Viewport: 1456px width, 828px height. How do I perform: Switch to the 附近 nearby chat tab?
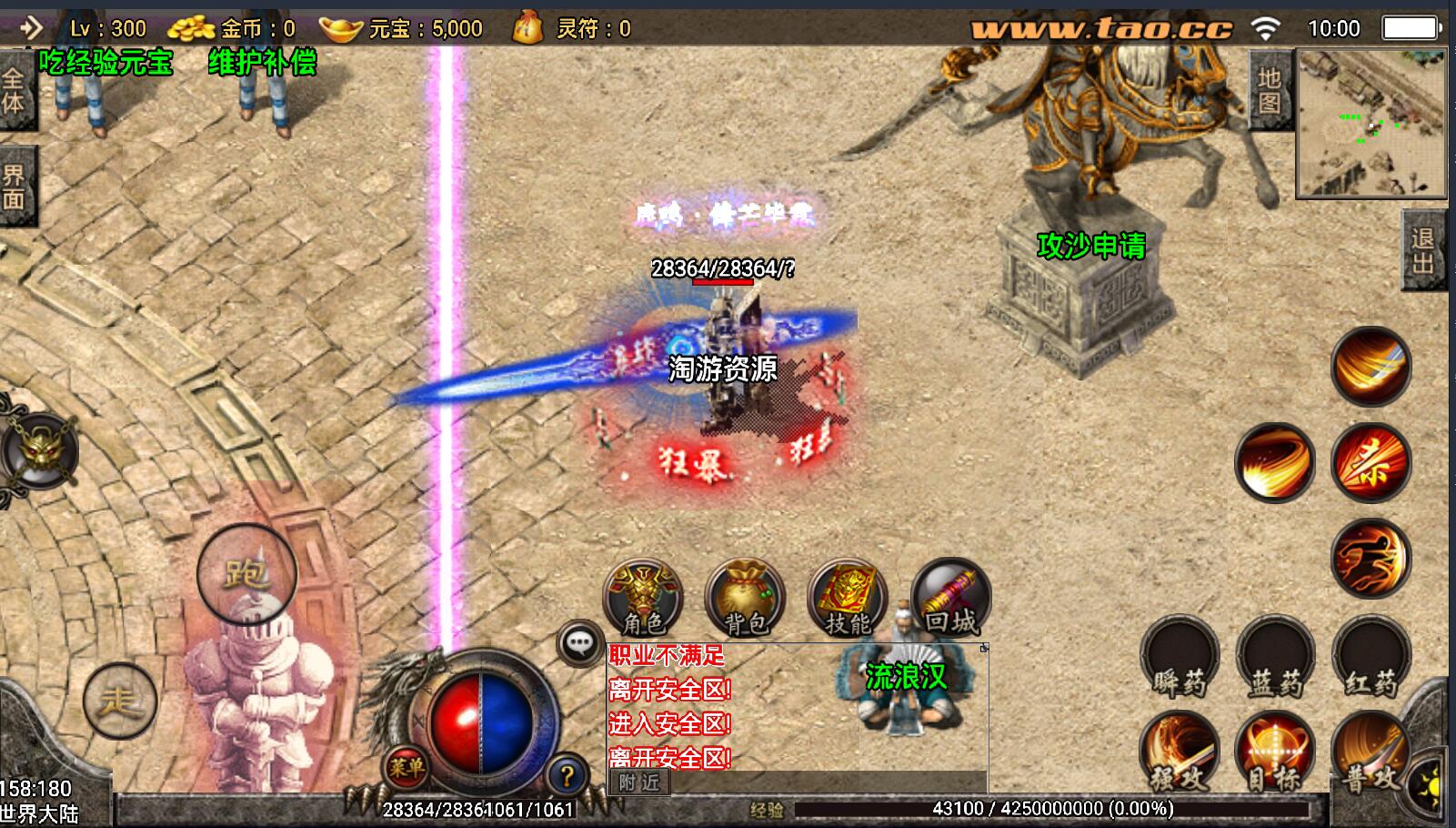coord(638,783)
